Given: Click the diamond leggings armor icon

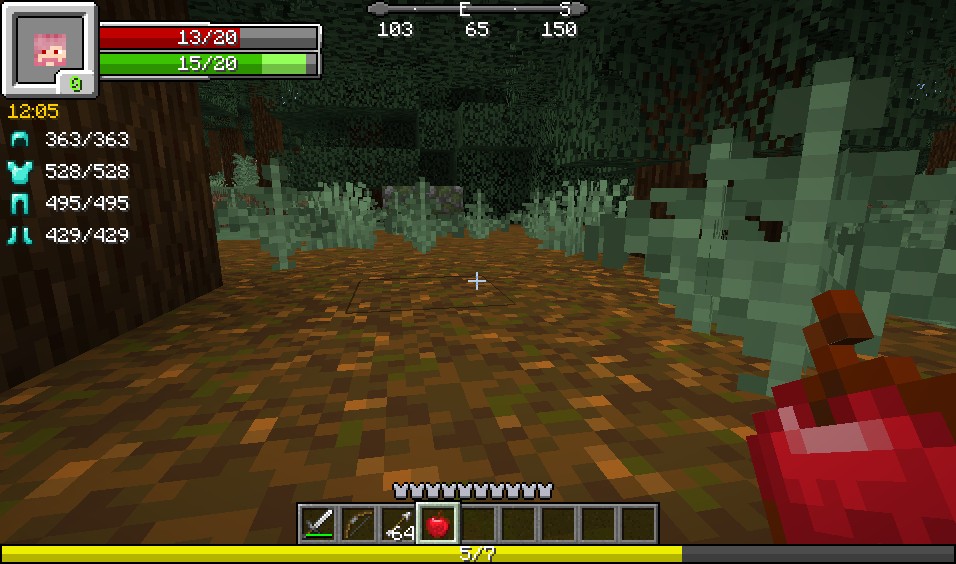Looking at the screenshot, I should coord(21,204).
